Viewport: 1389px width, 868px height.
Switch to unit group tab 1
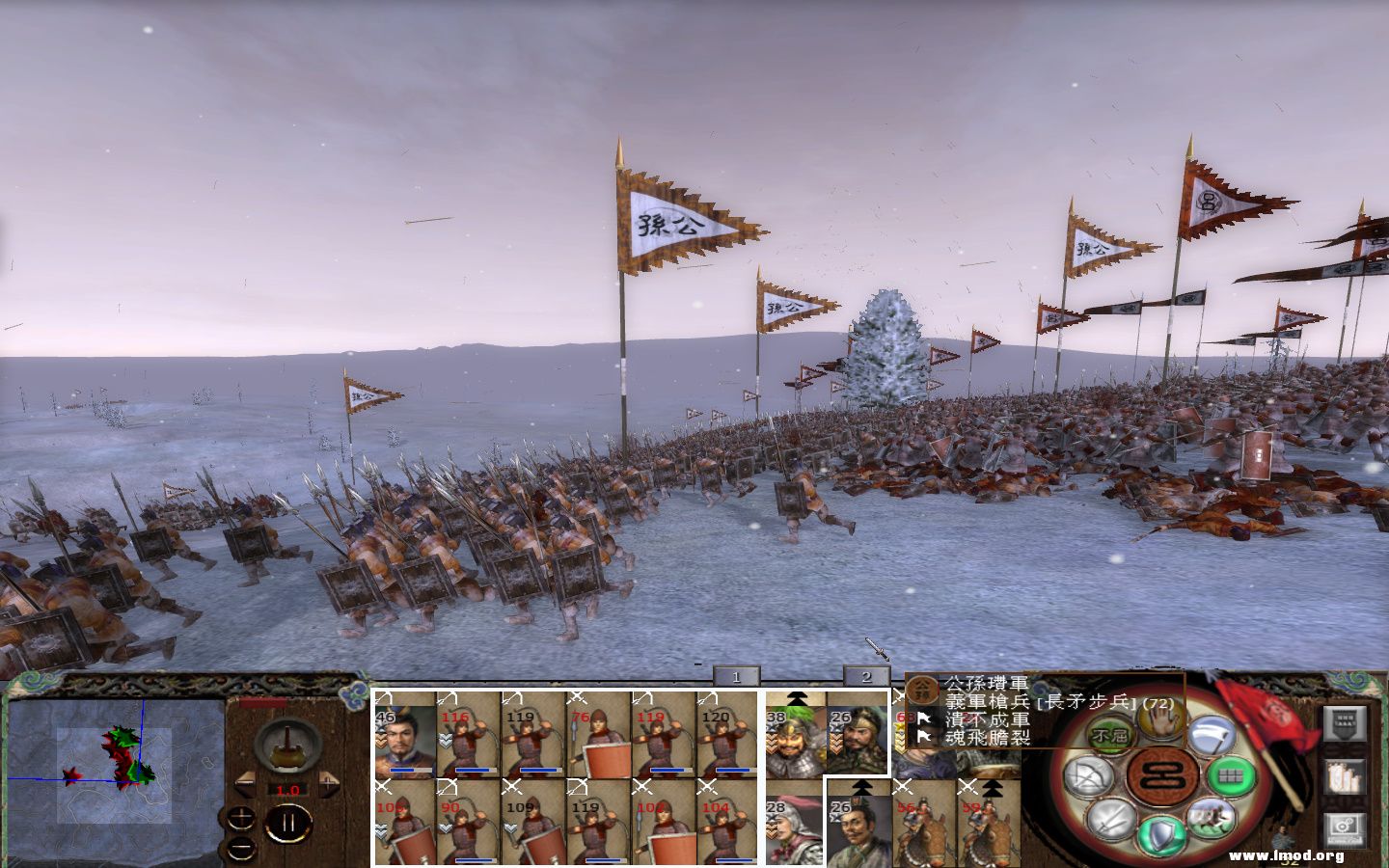tap(736, 676)
